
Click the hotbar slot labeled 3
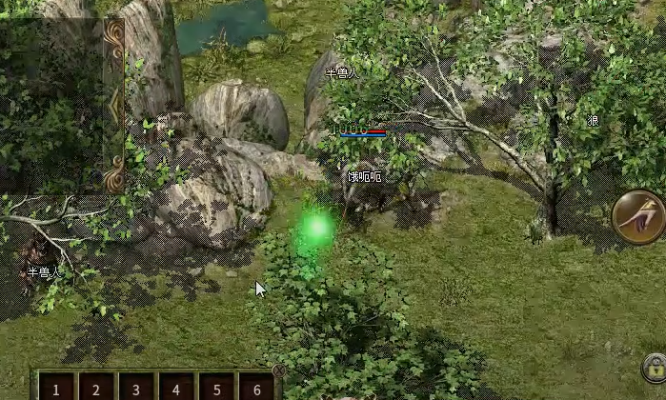(x=136, y=388)
